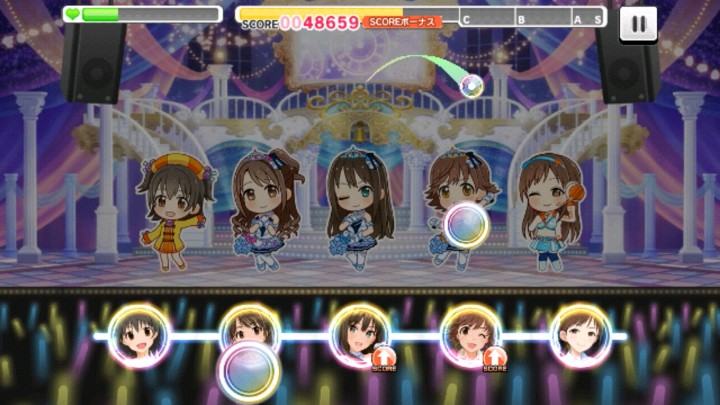
Task: Pause the live performance
Action: 638,24
